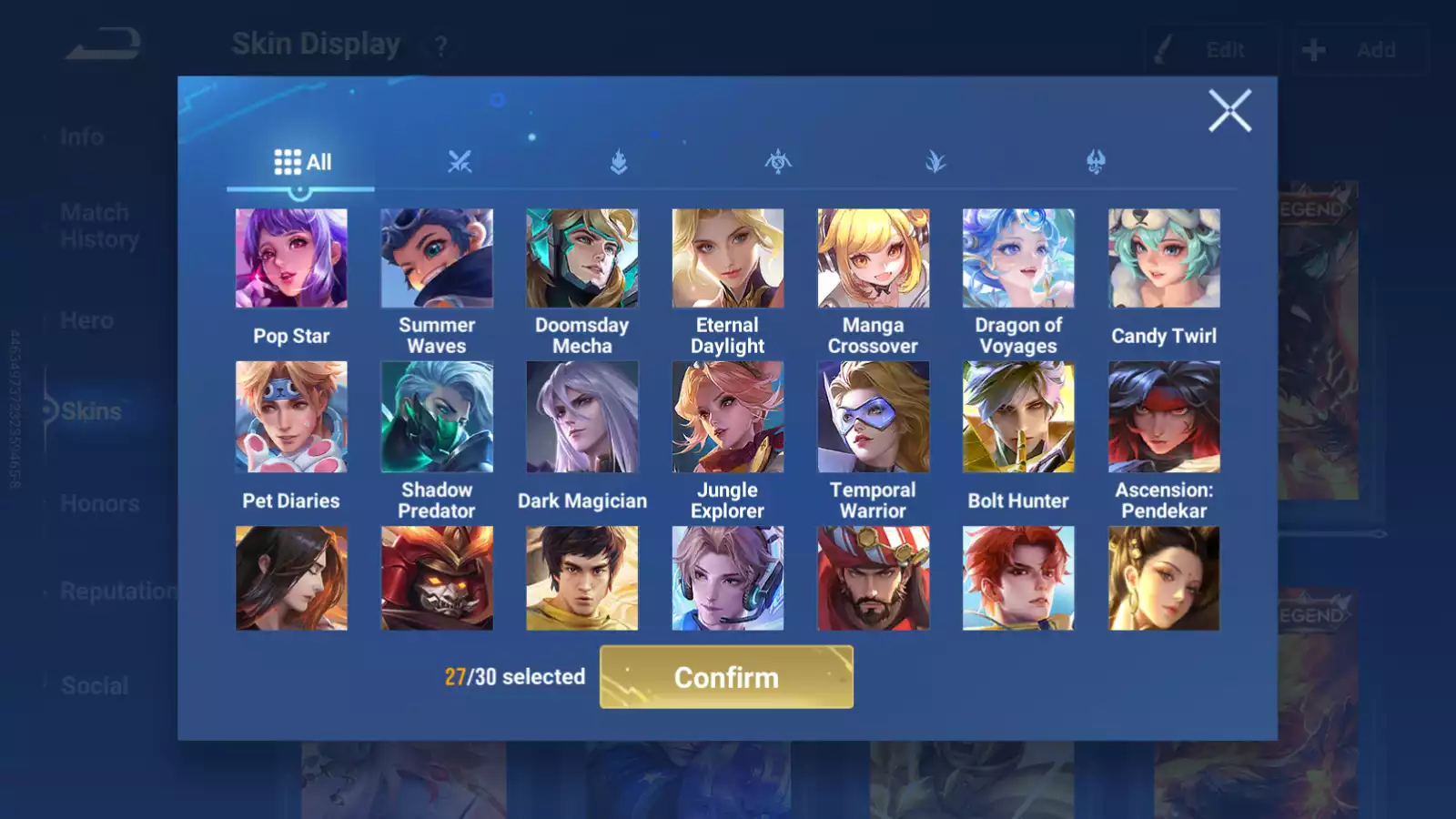1456x819 pixels.
Task: Select the Pet Diaries skin
Action: point(291,417)
